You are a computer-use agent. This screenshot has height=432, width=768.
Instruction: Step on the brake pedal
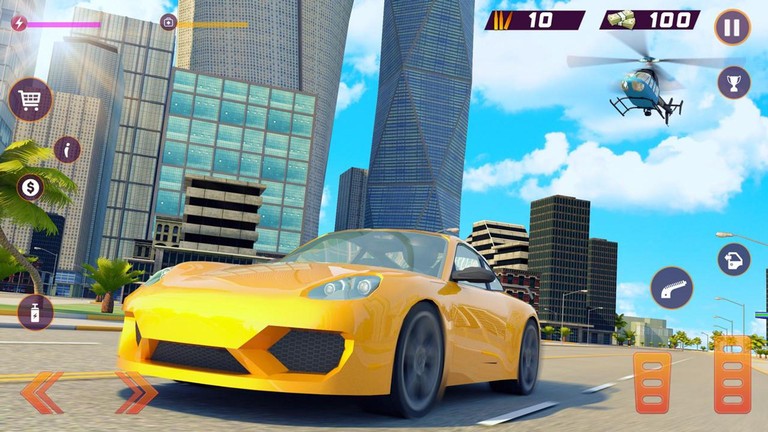click(652, 381)
